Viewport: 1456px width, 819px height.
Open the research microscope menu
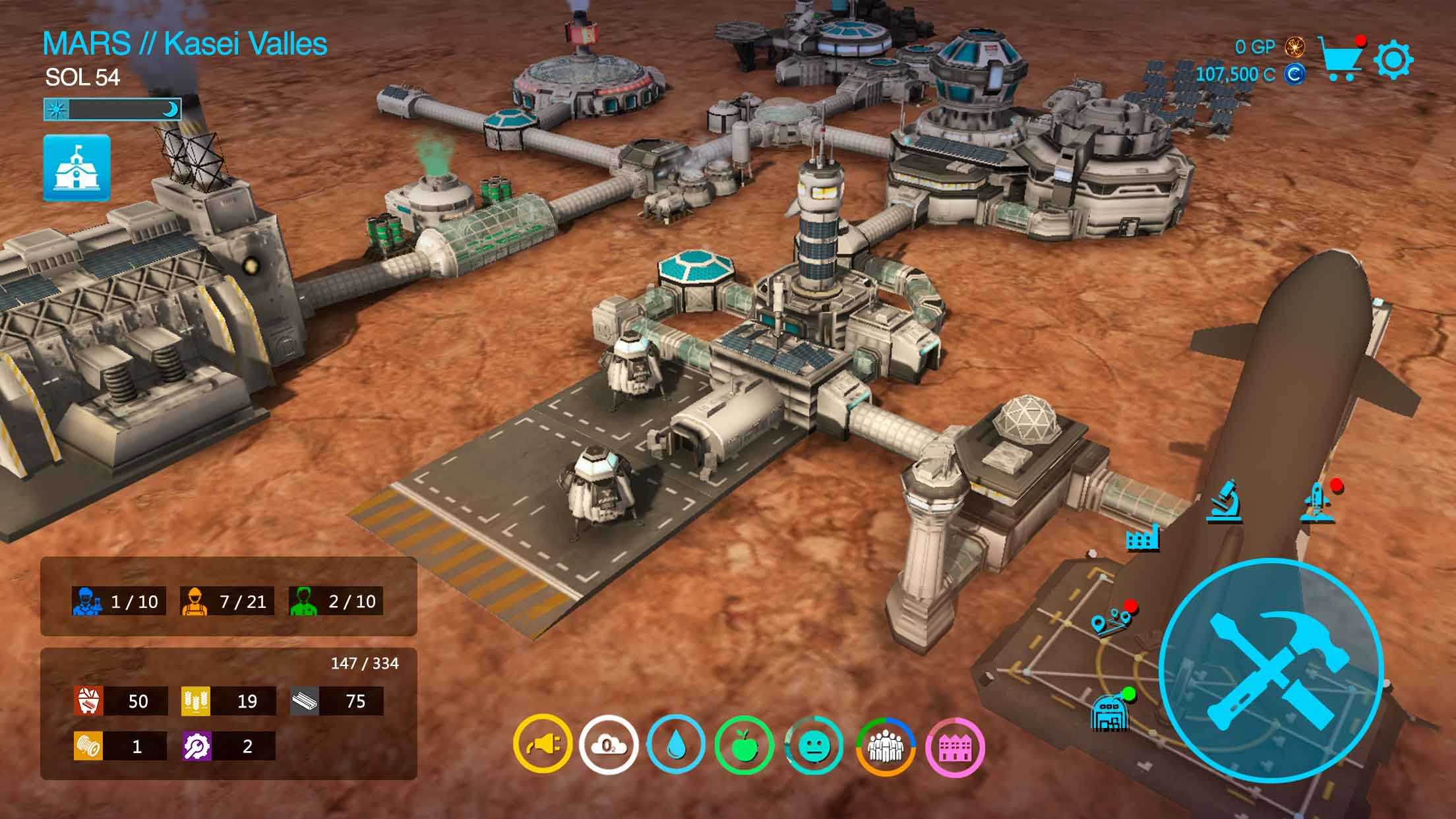(1225, 502)
